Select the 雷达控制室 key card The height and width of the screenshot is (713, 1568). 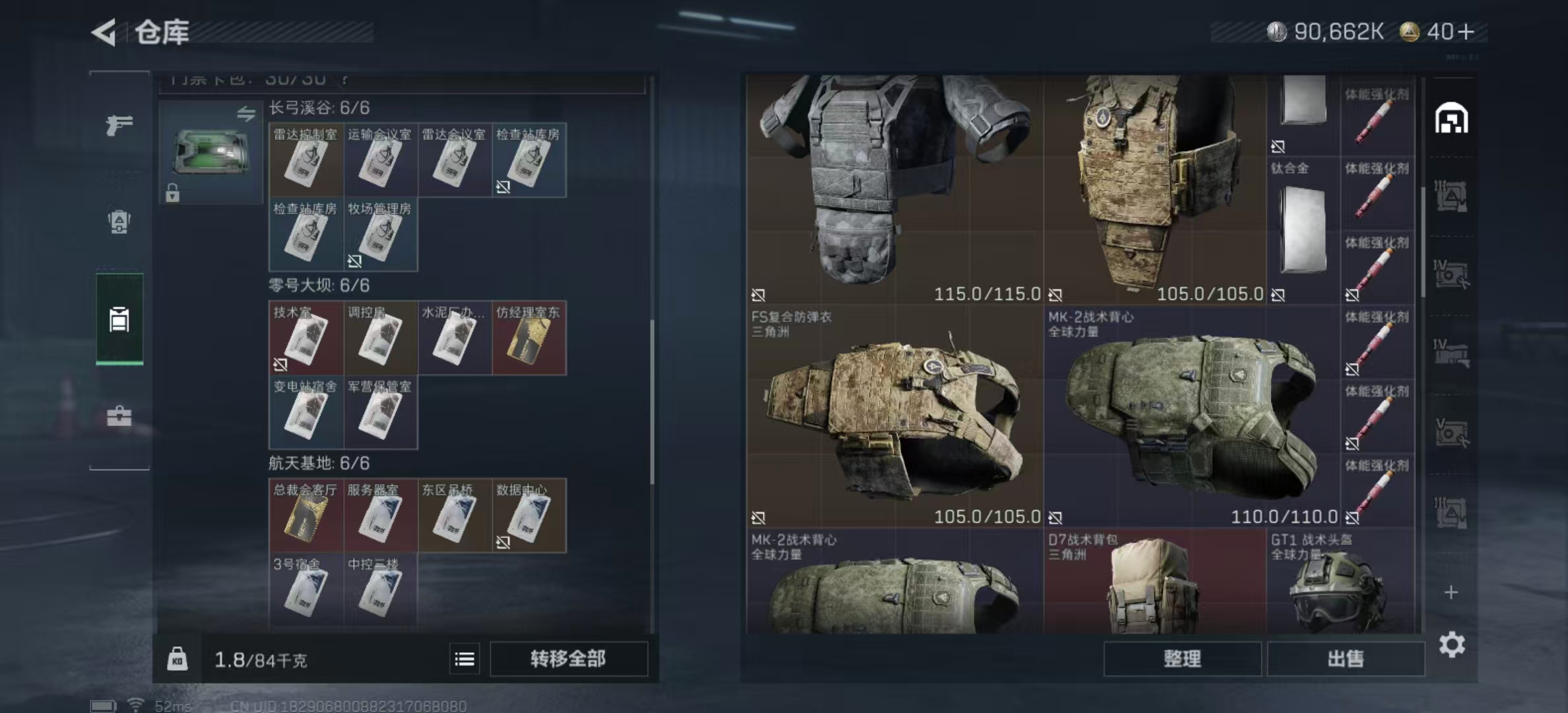tap(306, 160)
